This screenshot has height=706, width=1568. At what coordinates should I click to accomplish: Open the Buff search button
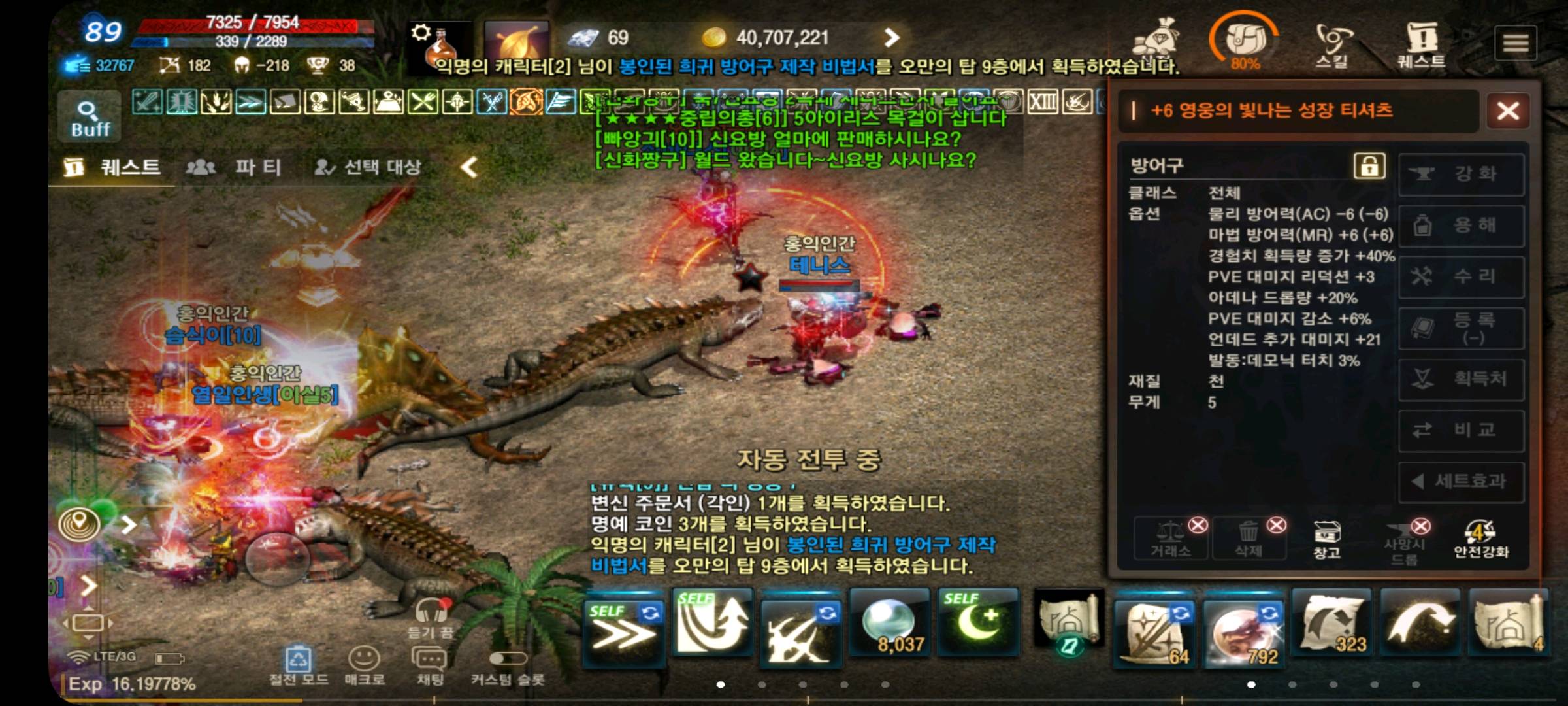coord(90,118)
